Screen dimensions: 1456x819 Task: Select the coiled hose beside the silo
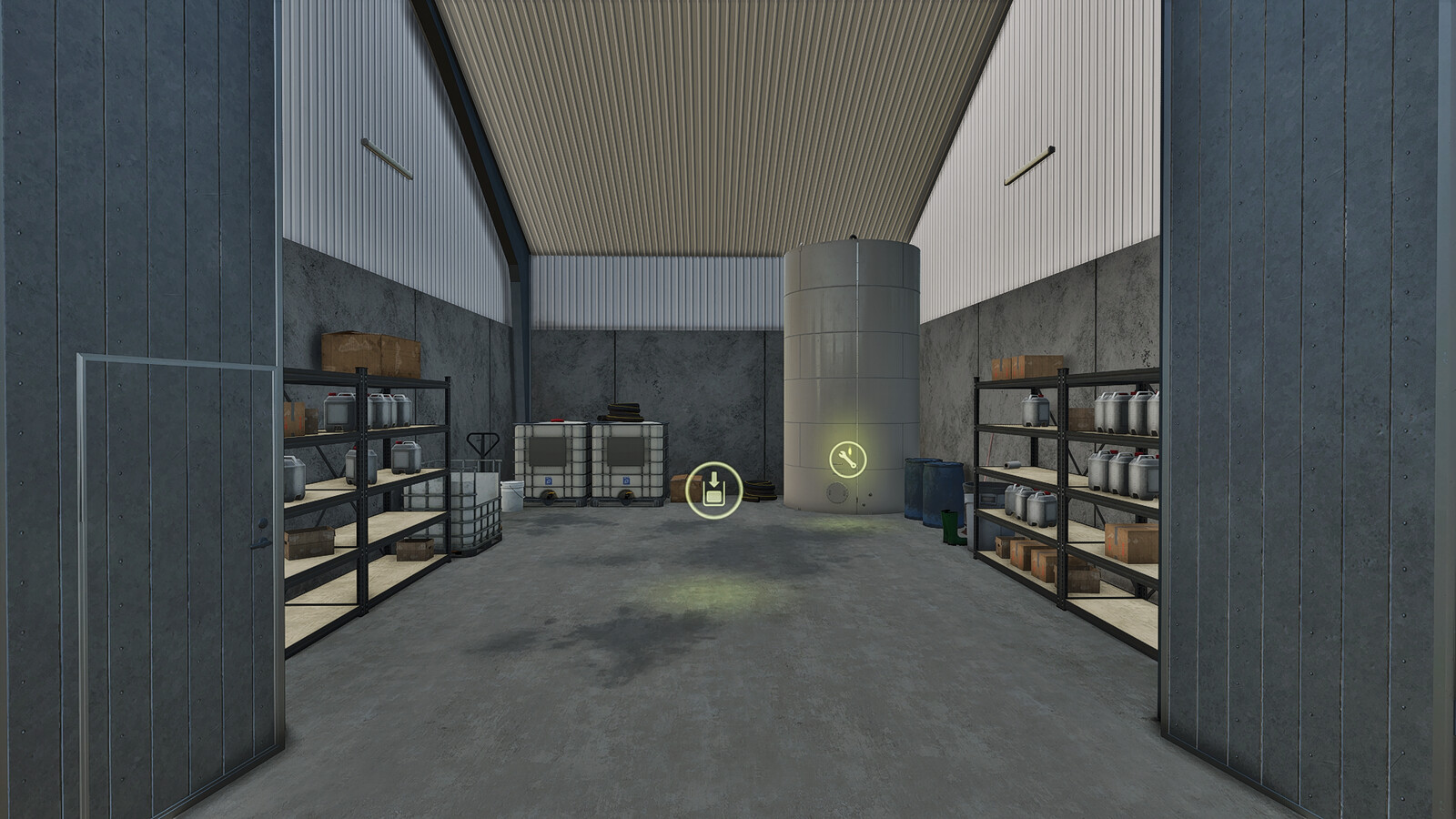pyautogui.click(x=761, y=488)
